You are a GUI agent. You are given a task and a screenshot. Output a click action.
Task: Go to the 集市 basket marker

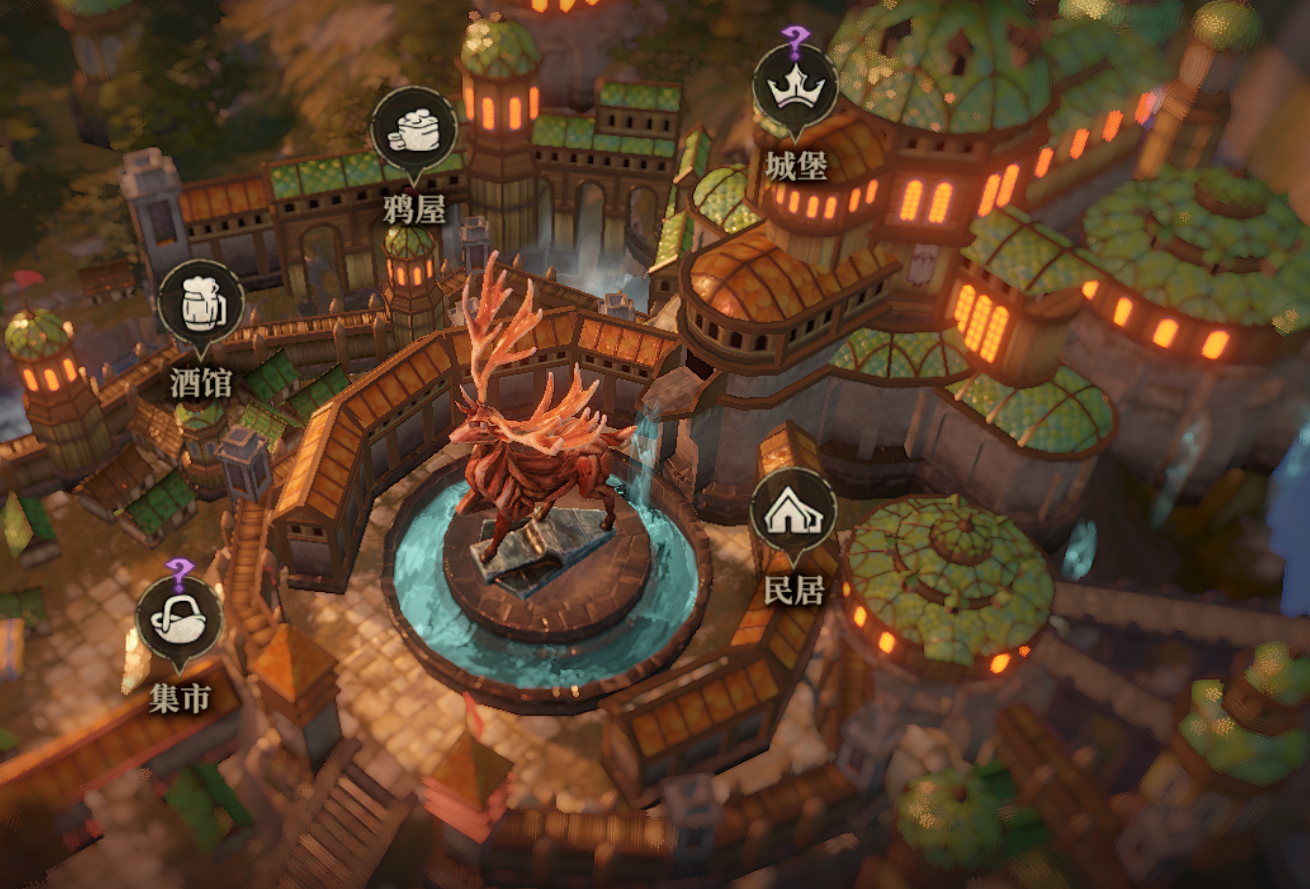point(180,620)
